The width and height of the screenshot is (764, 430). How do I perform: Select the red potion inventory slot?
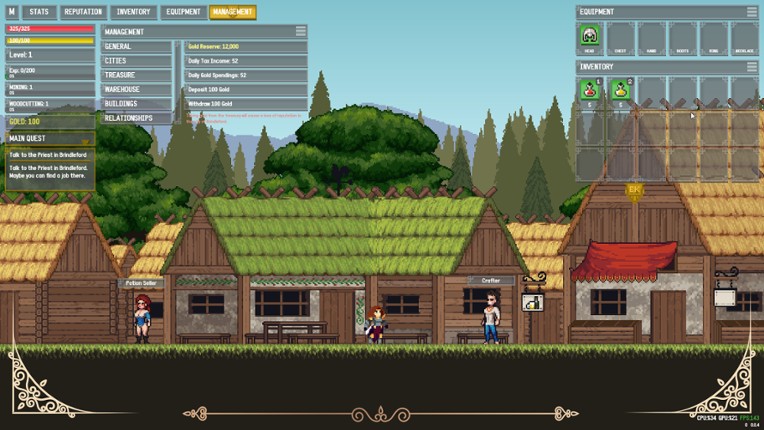click(x=590, y=91)
